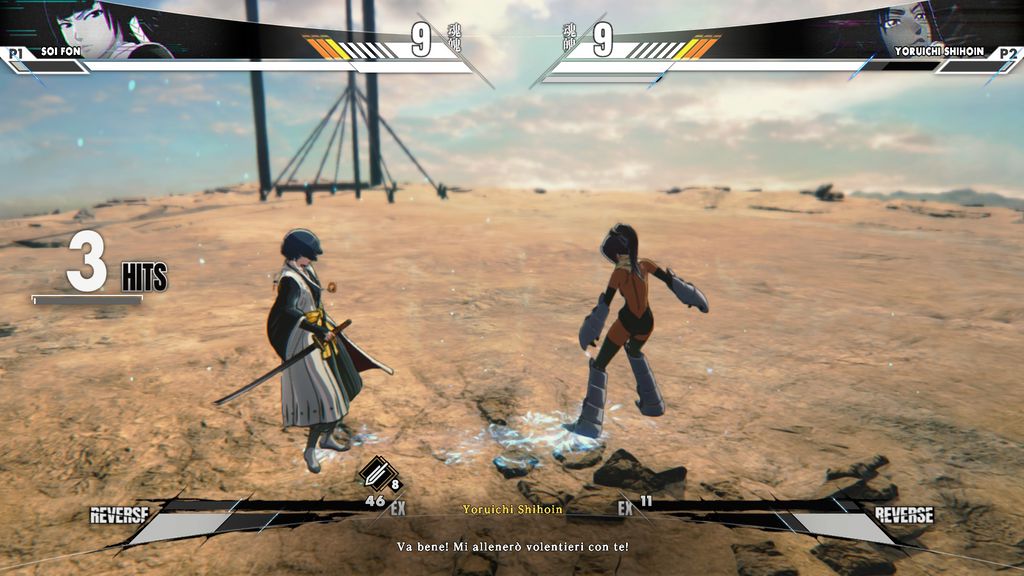The image size is (1024, 576).
Task: Activate the sword skill icon
Action: click(376, 473)
